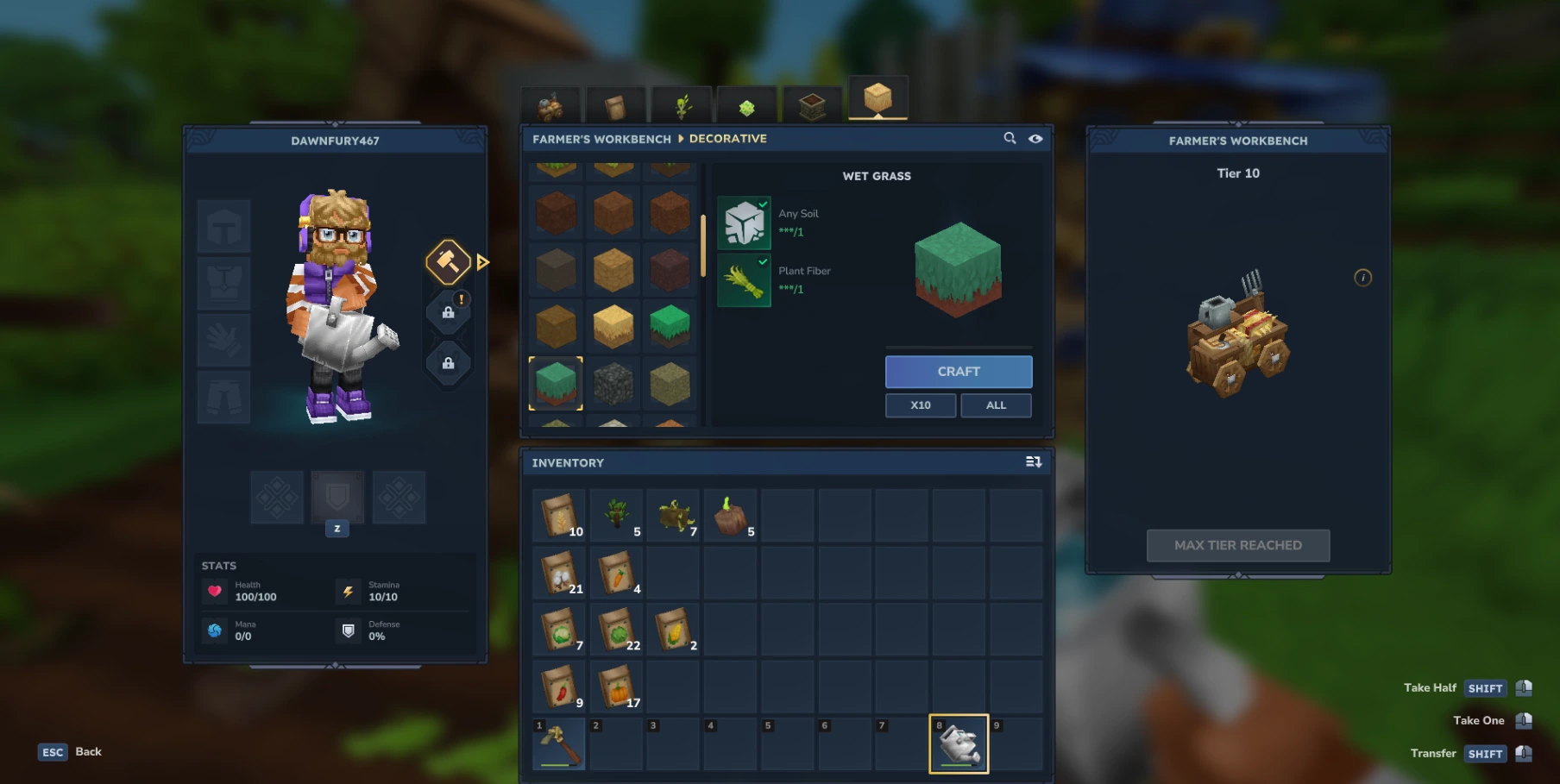
Task: Select the paper bag category tab
Action: (x=614, y=105)
